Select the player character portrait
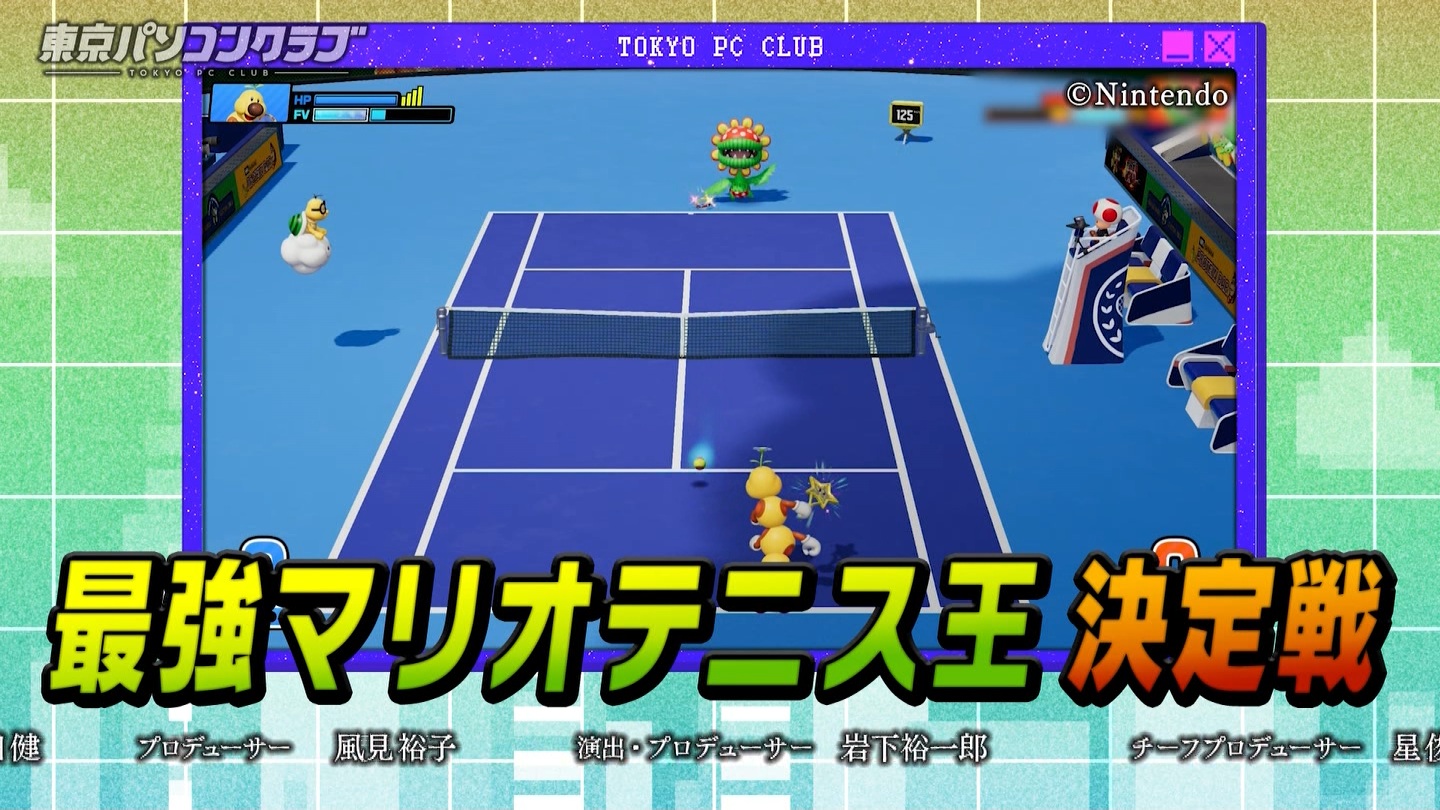This screenshot has height=810, width=1440. [248, 103]
